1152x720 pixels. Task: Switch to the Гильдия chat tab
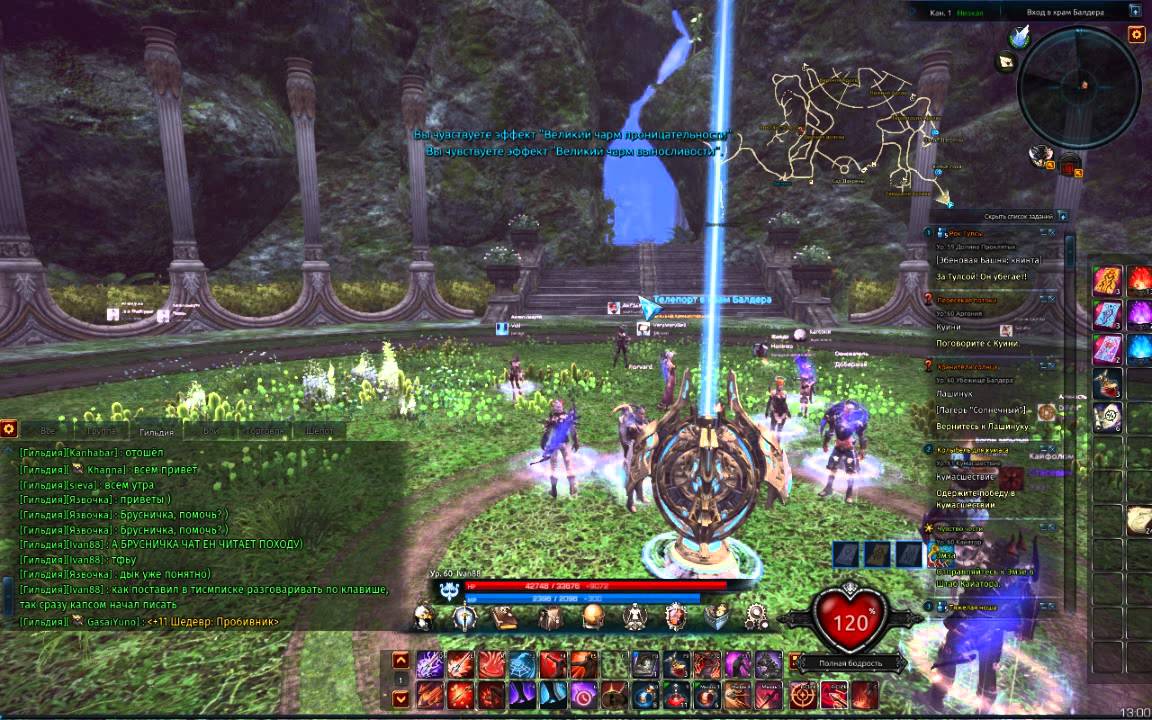coord(157,431)
